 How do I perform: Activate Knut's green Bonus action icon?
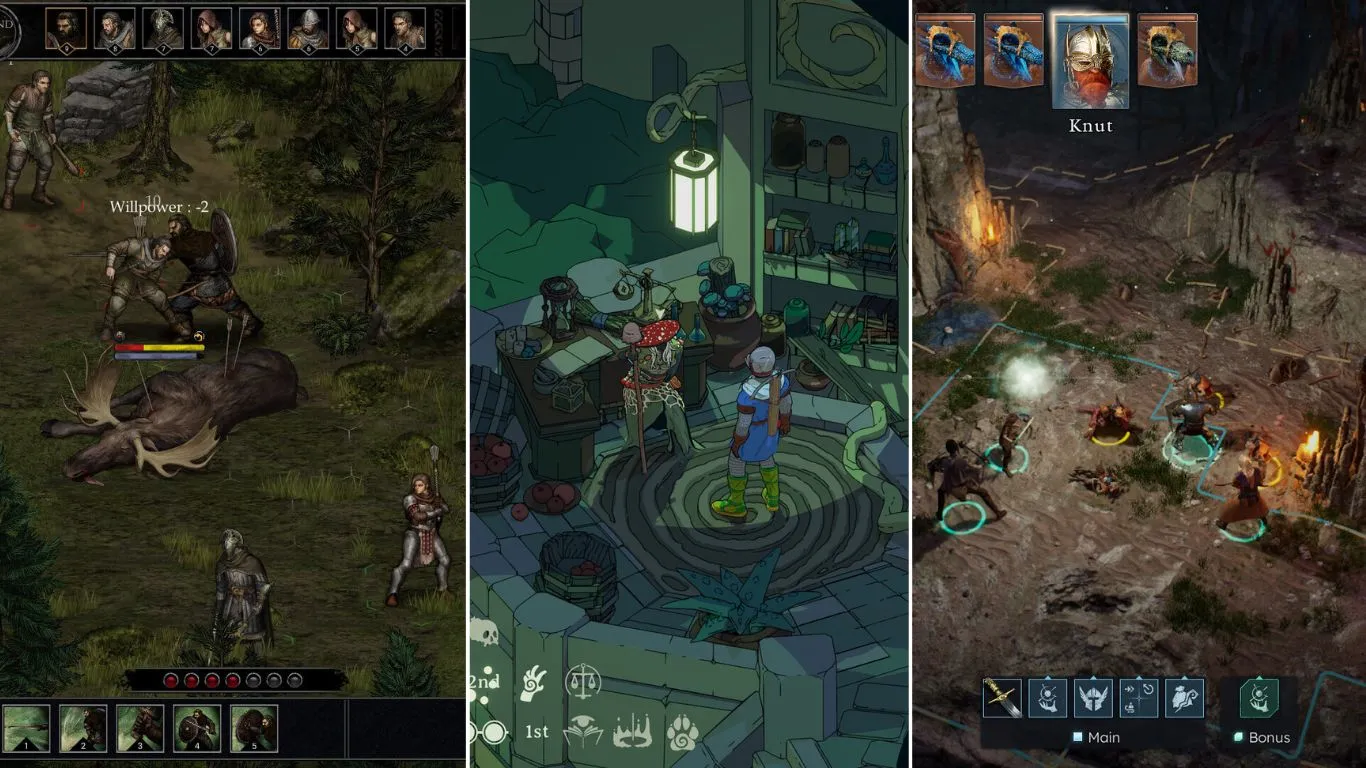(1258, 698)
